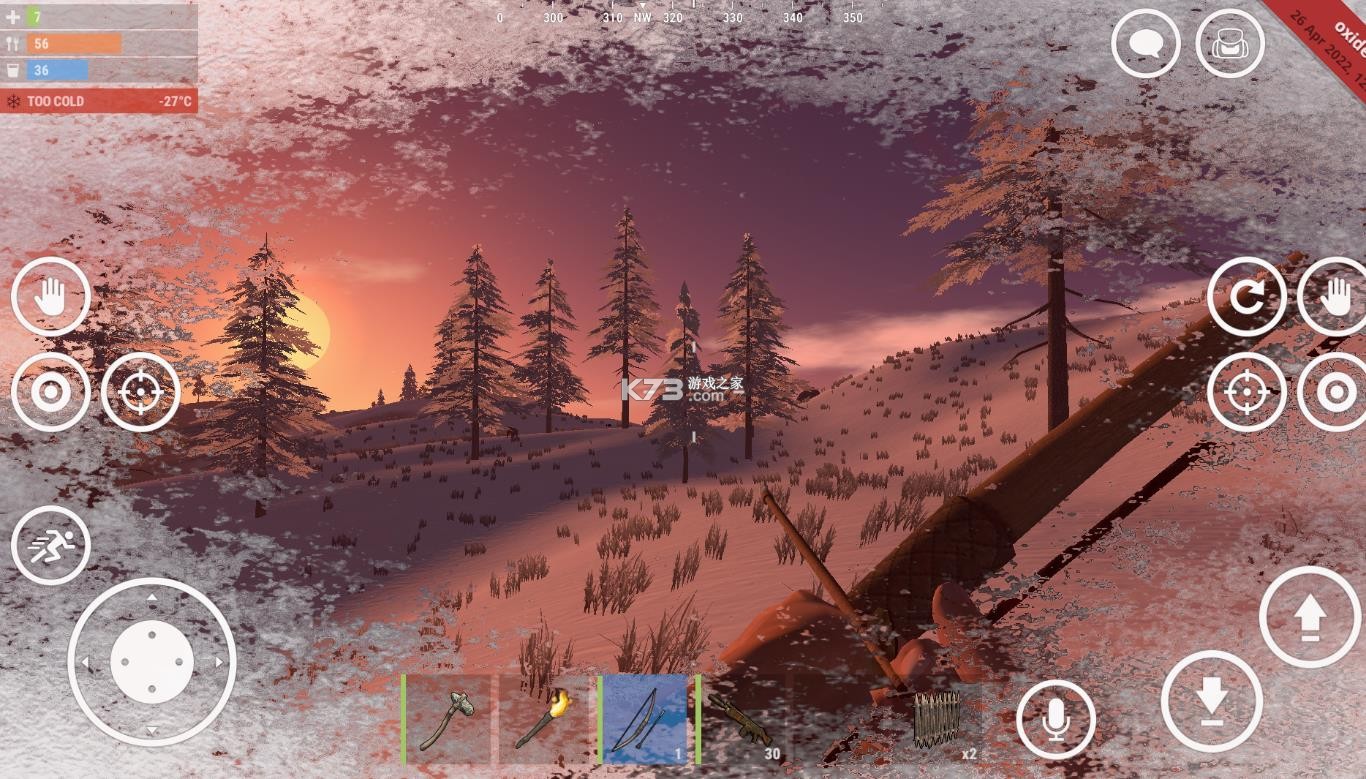
Task: Click the movement joystick center
Action: [x=152, y=662]
